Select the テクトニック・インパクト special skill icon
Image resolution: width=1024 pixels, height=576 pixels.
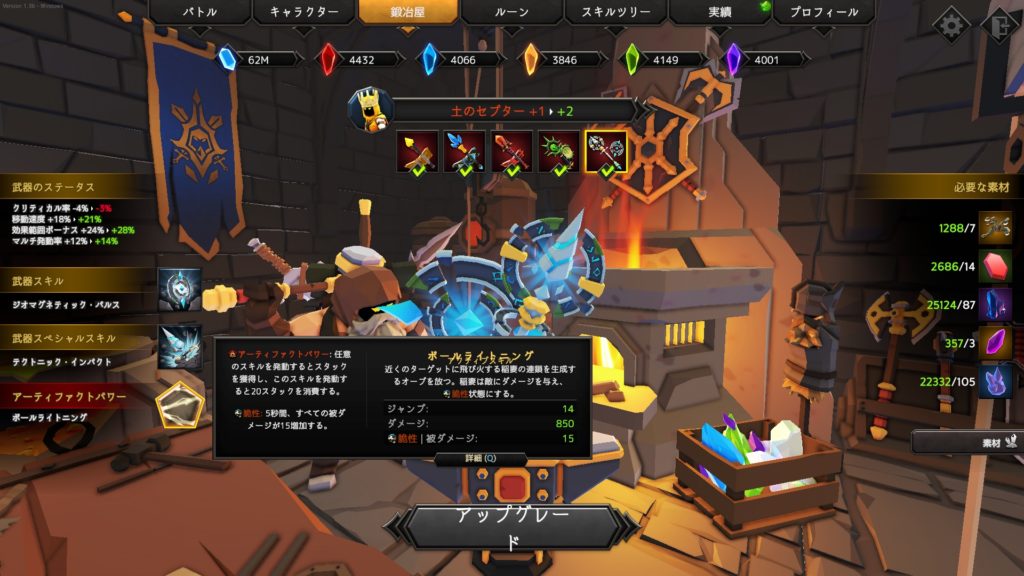pos(179,347)
